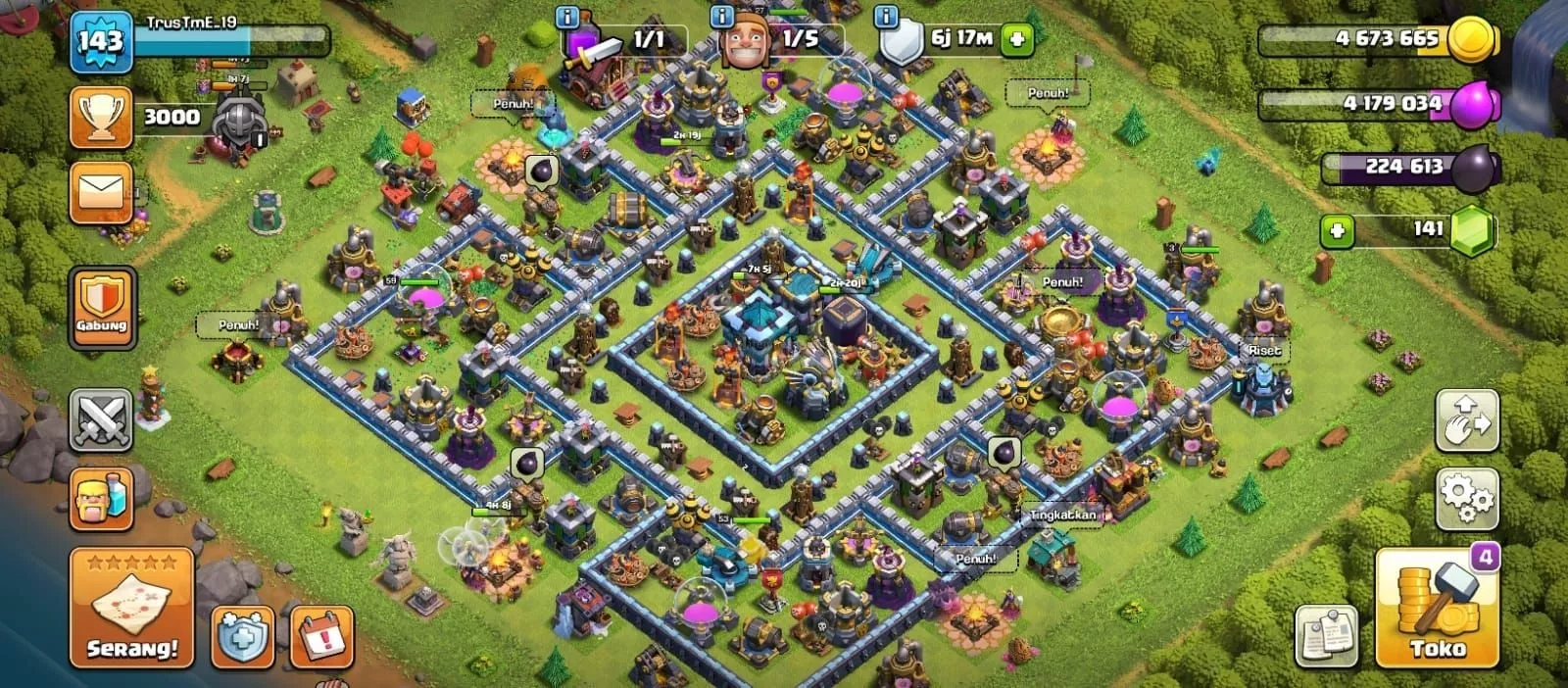Show info for the 1/1 builder counter

pos(567,17)
